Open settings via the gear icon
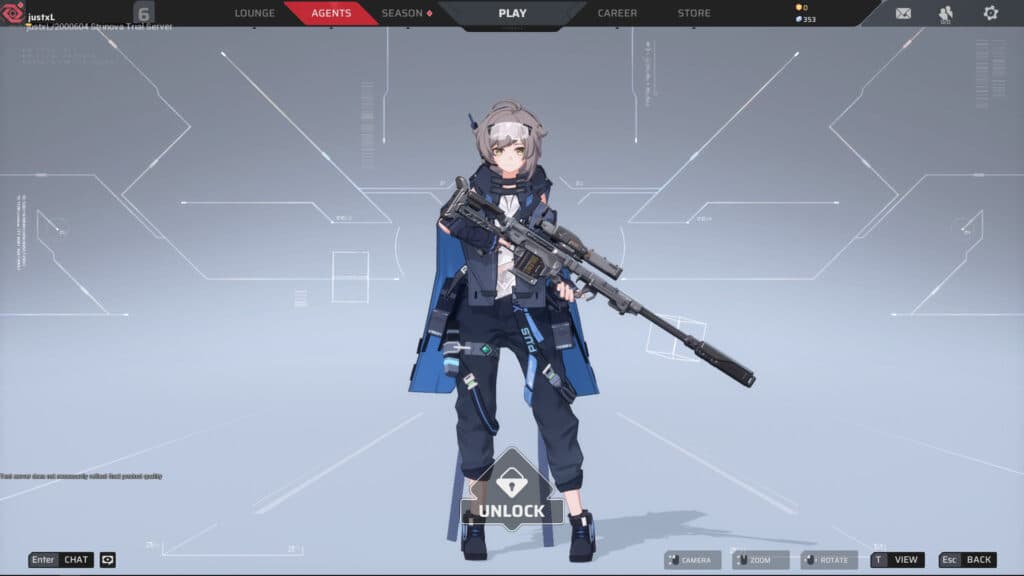 point(990,13)
